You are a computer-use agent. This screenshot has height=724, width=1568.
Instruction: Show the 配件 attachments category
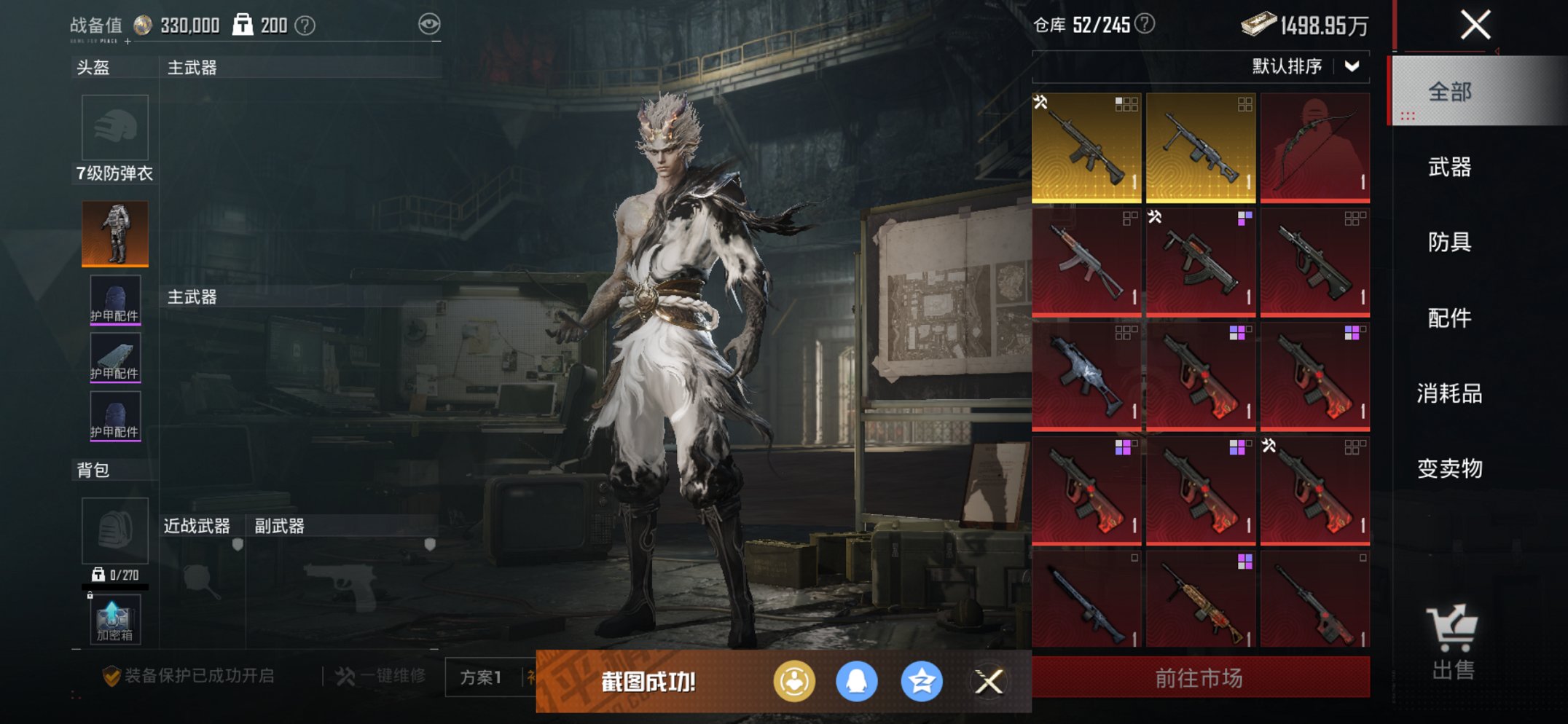[x=1450, y=318]
